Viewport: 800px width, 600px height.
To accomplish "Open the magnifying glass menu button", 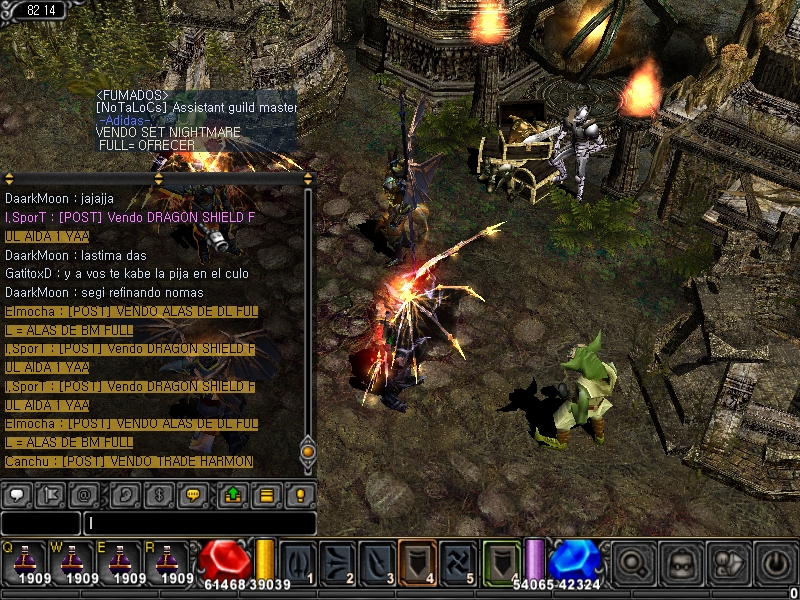I will (633, 562).
